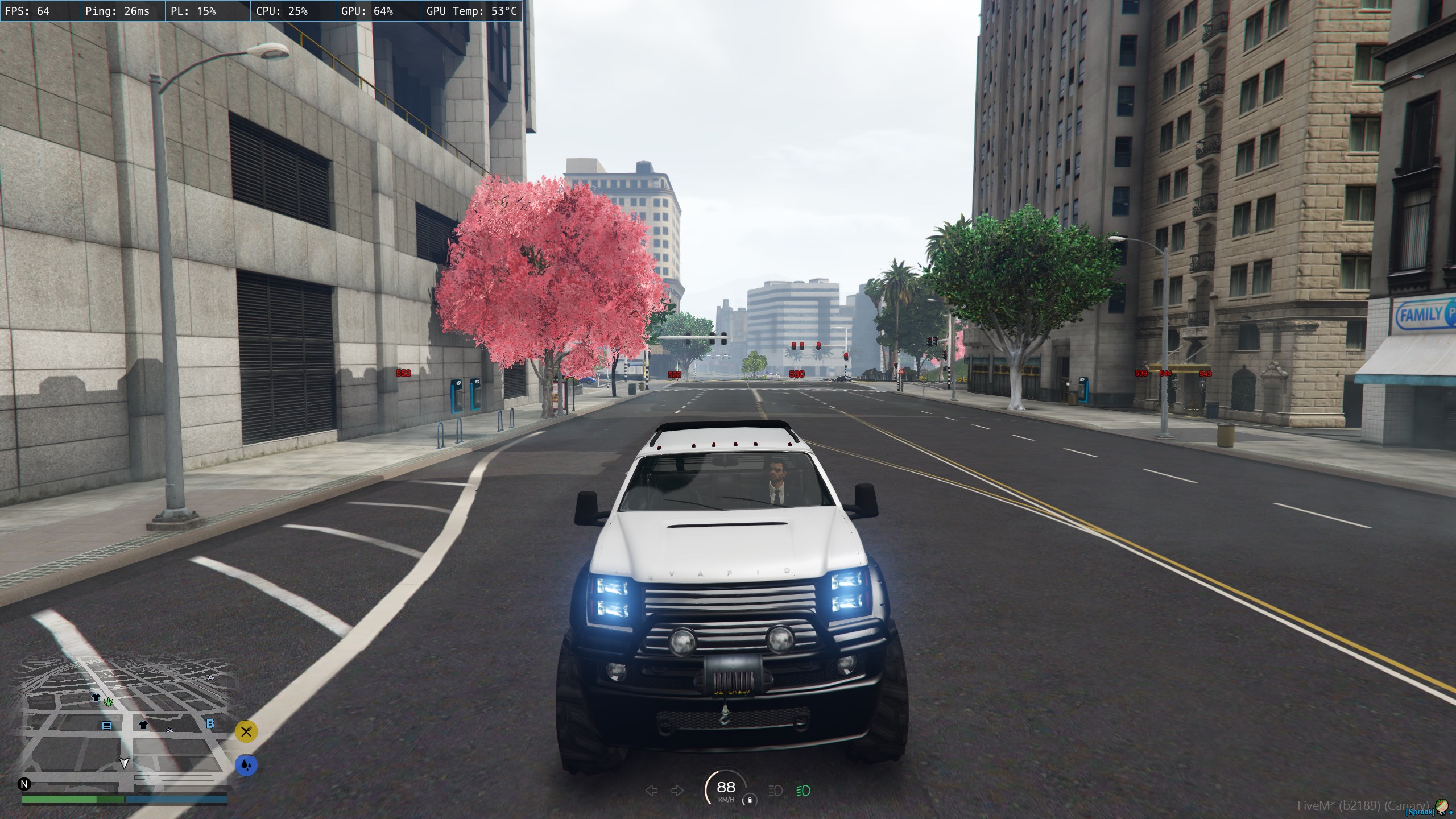
Task: Select the white player arrow on minimap
Action: (x=124, y=763)
